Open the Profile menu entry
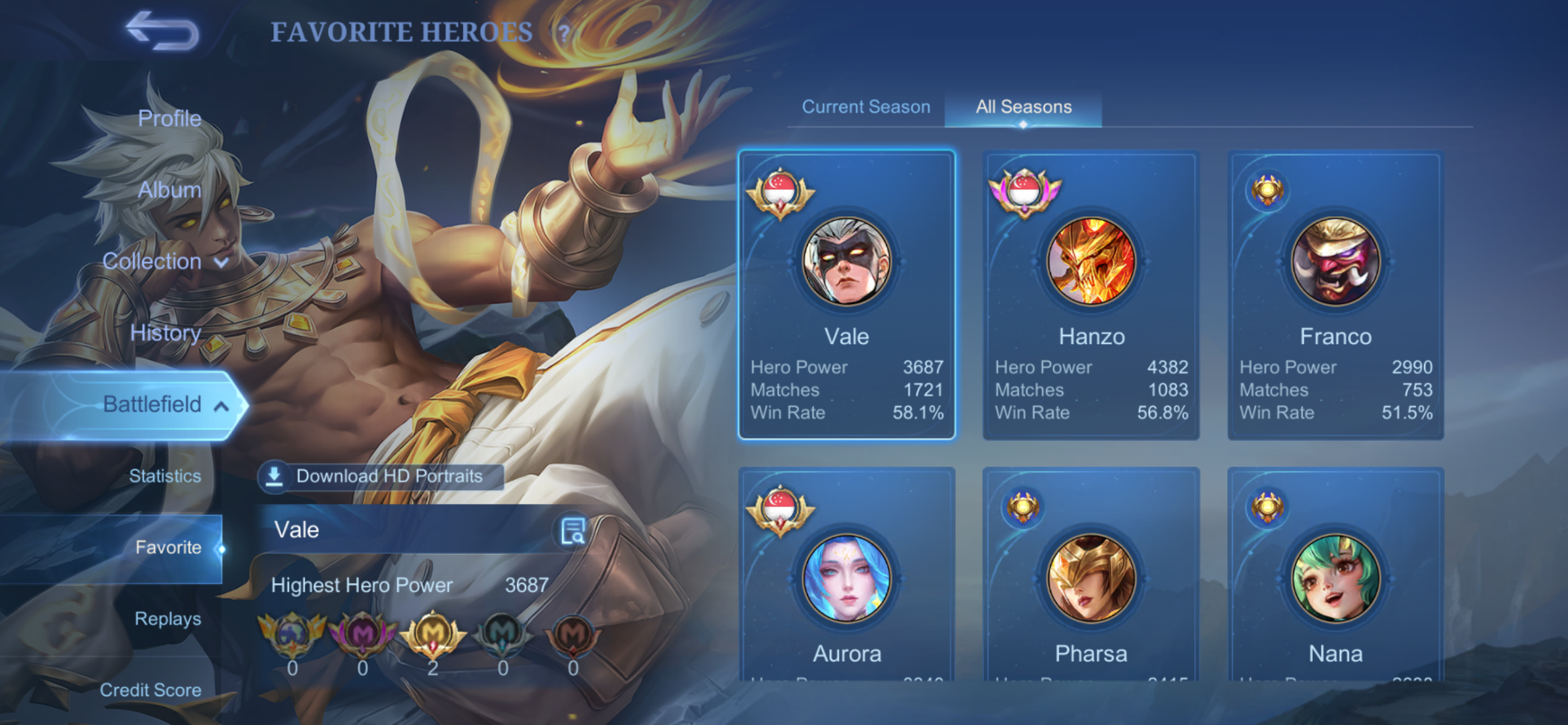 pyautogui.click(x=169, y=118)
